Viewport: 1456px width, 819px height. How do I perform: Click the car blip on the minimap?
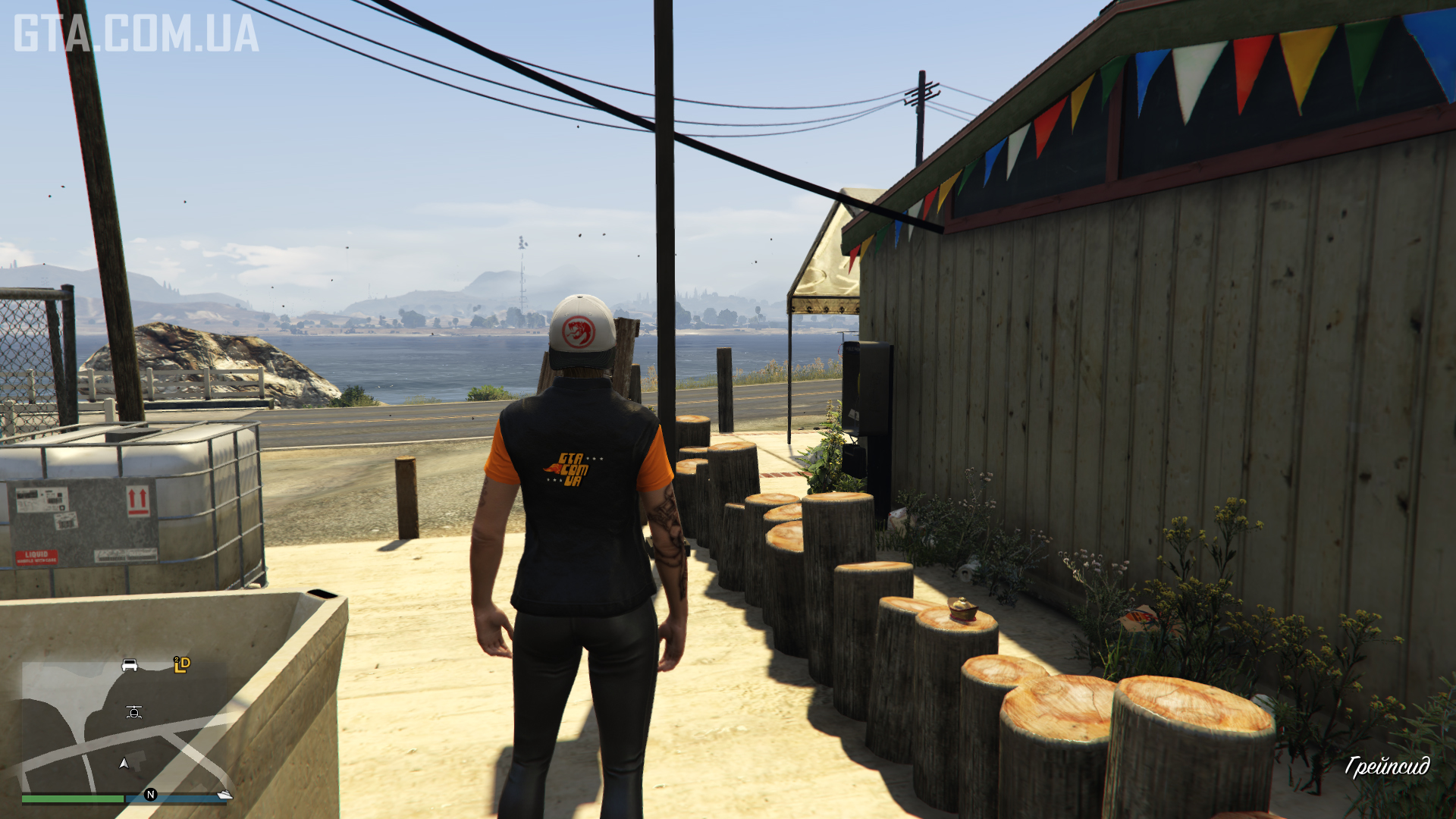[130, 665]
